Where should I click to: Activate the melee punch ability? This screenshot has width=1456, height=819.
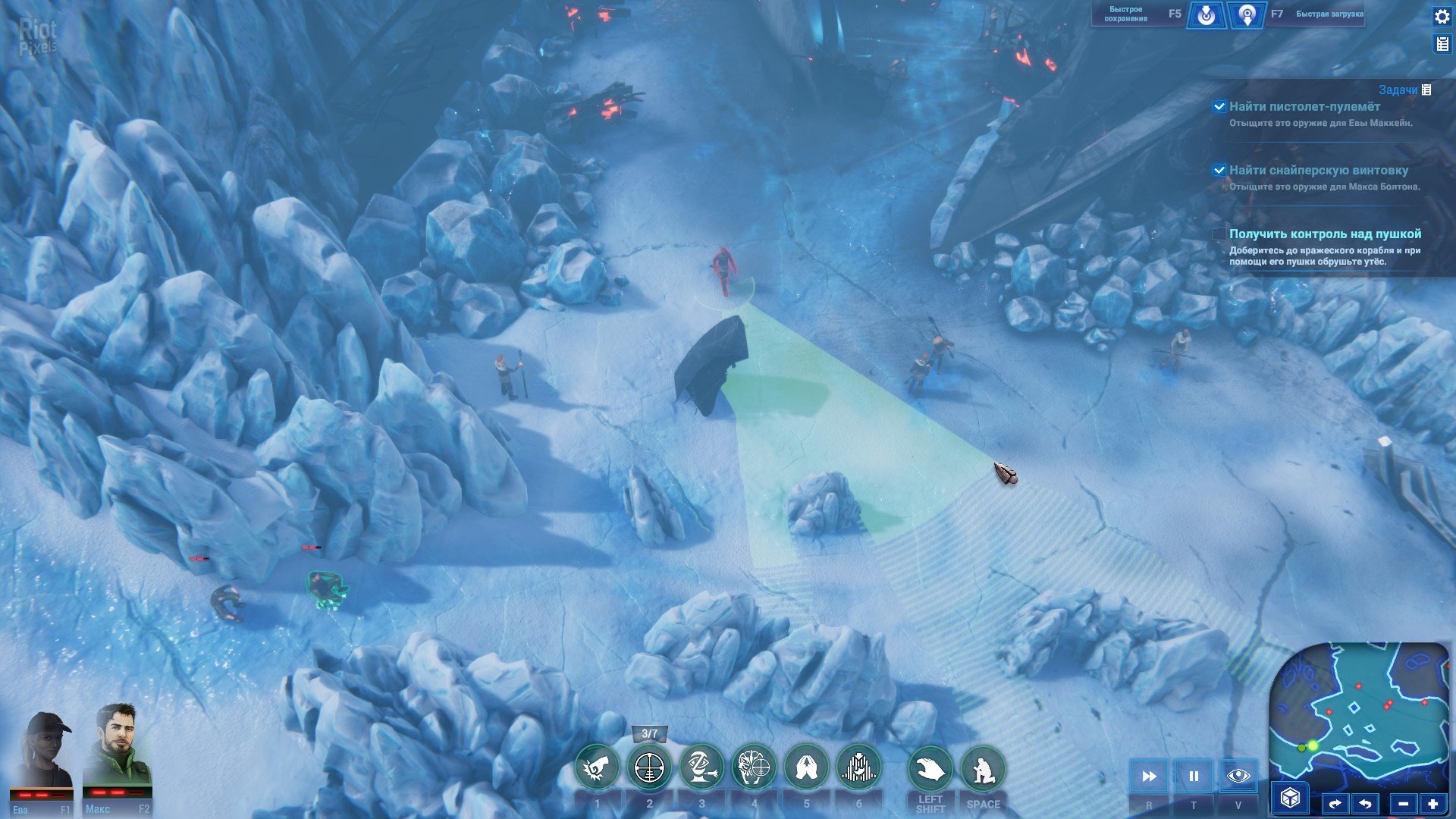click(x=597, y=768)
